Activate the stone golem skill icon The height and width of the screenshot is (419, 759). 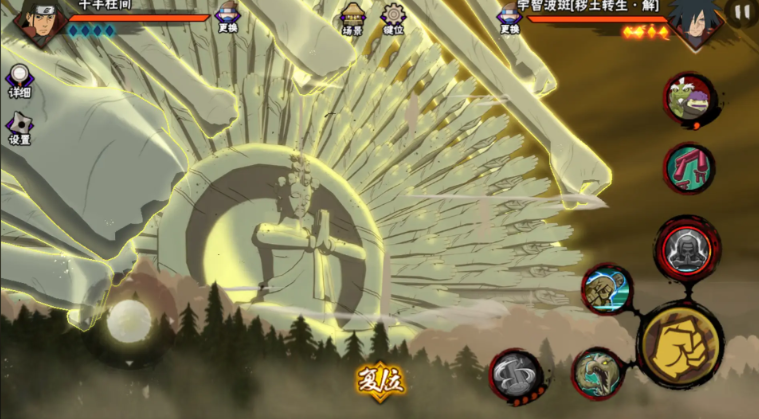point(607,289)
